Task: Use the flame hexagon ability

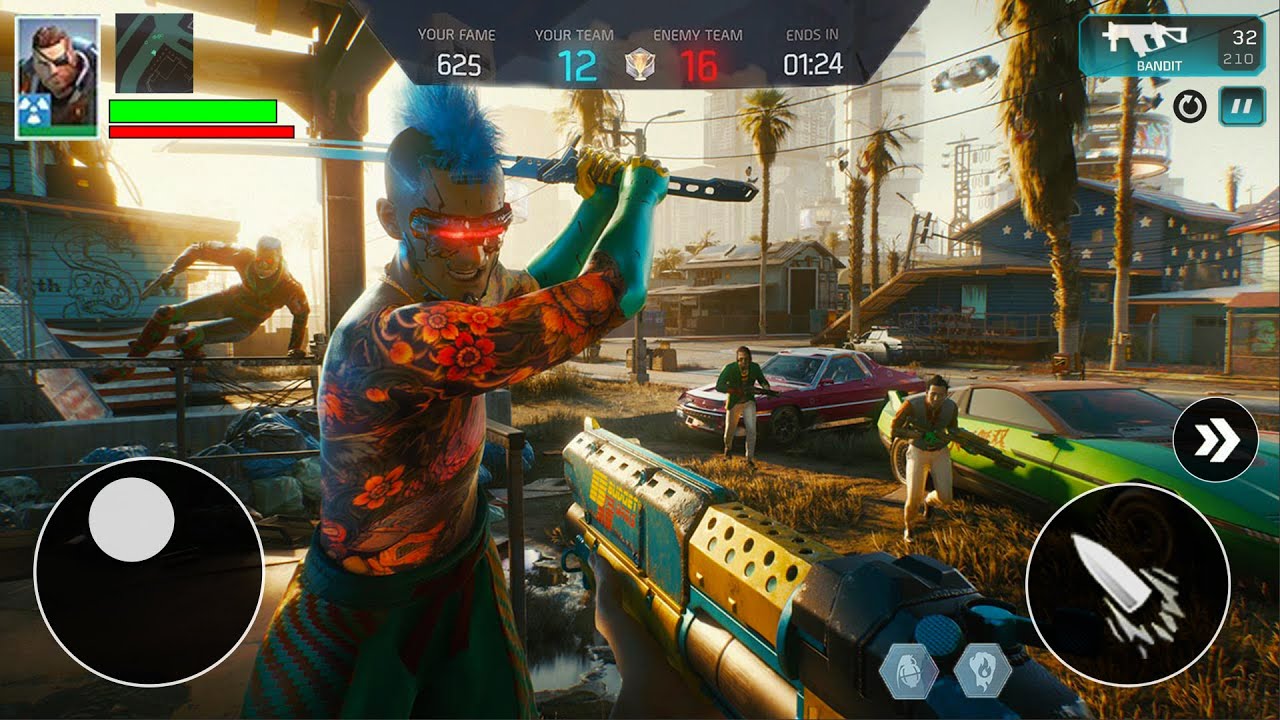Action: click(982, 671)
